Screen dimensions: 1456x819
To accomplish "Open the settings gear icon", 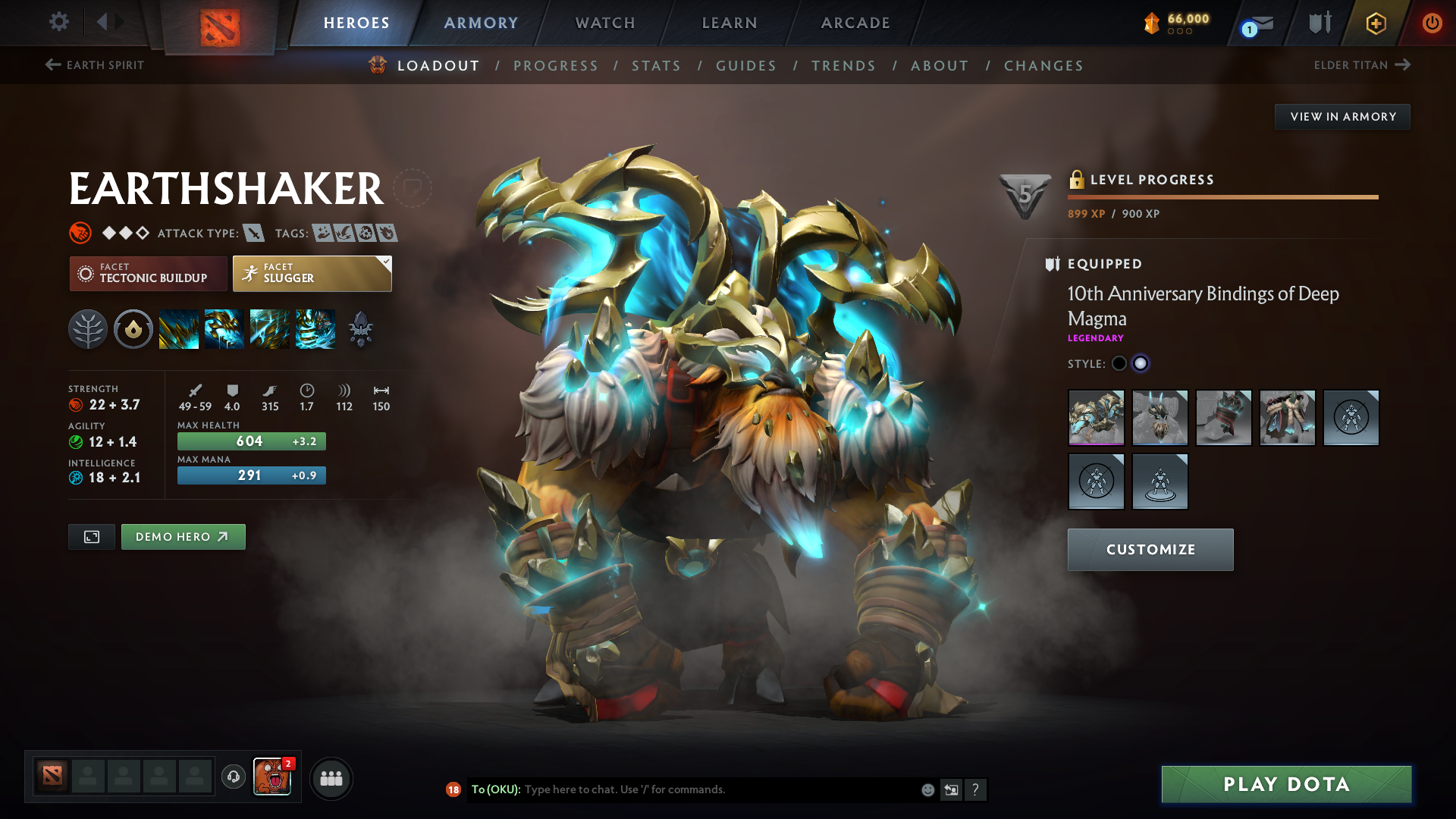I will tap(58, 22).
